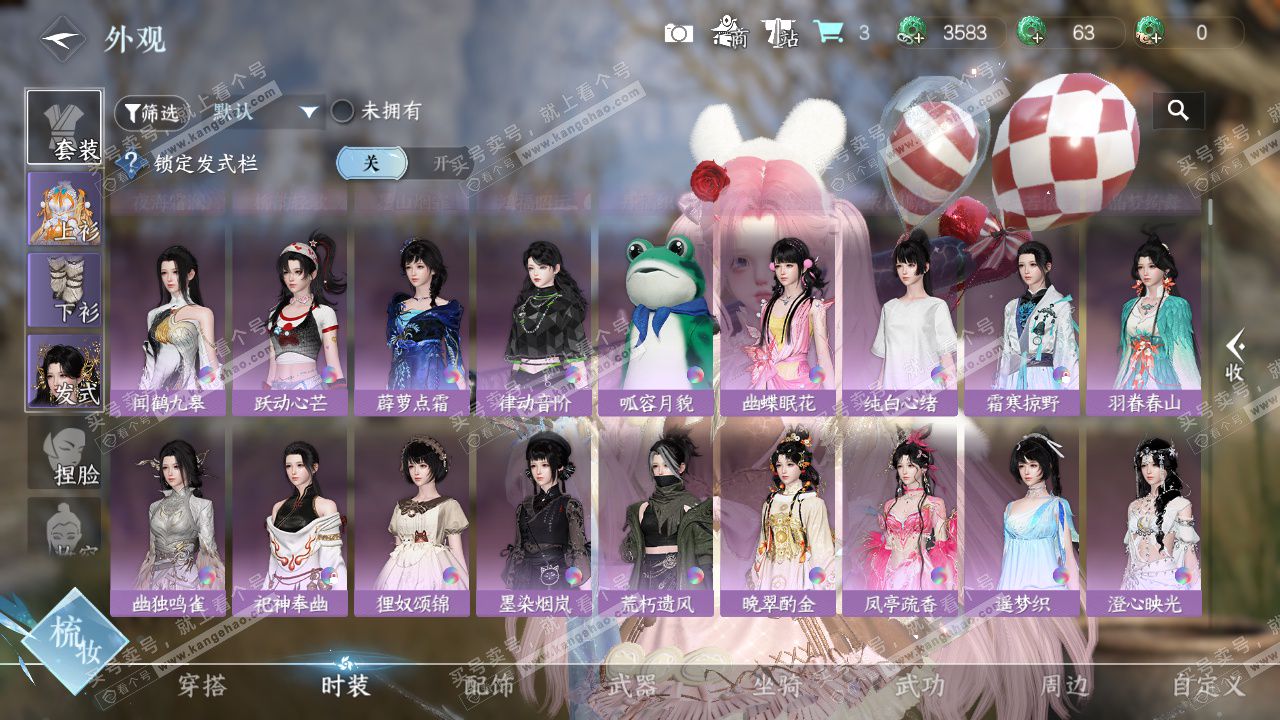The width and height of the screenshot is (1280, 720).
Task: Open the 坐骑 mounts tab
Action: [x=777, y=685]
